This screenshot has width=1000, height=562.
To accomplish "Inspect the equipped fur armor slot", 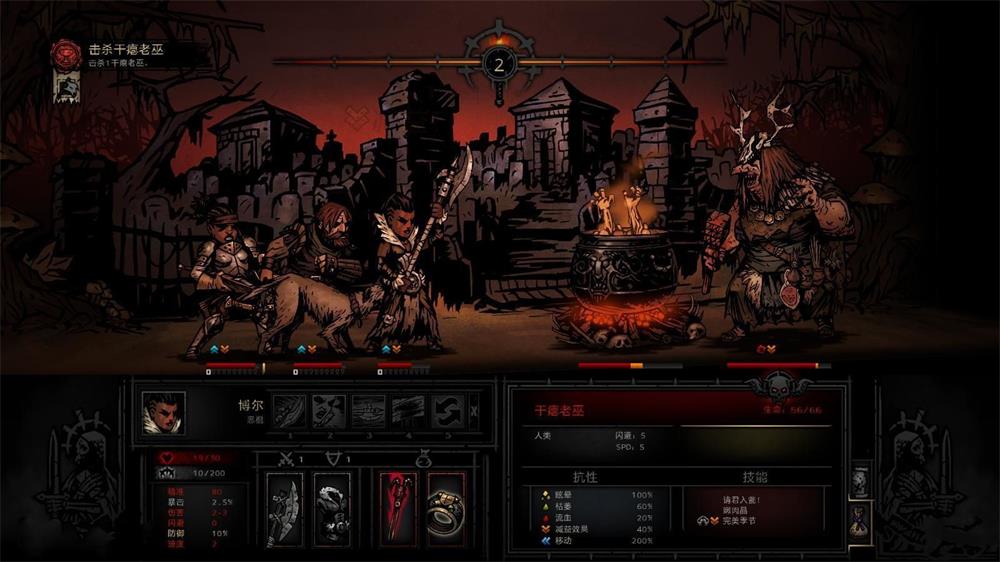I will point(331,508).
